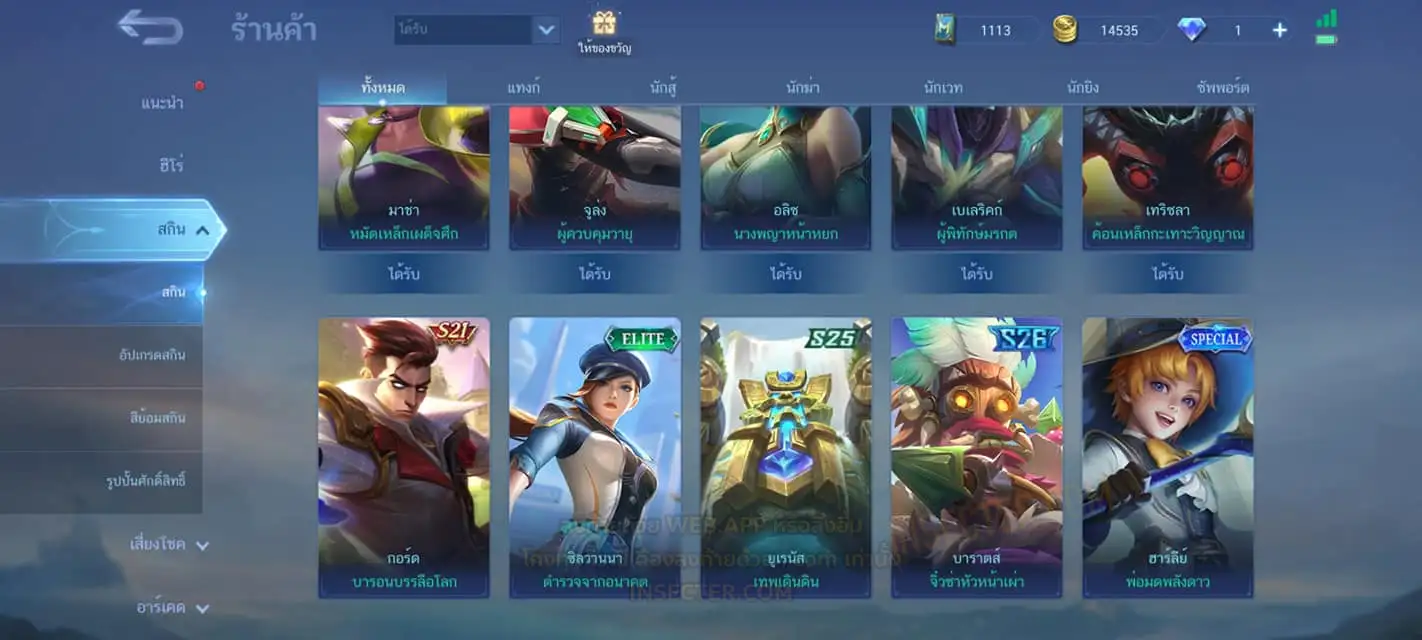Switch to the นักสู้ tab

pyautogui.click(x=663, y=88)
